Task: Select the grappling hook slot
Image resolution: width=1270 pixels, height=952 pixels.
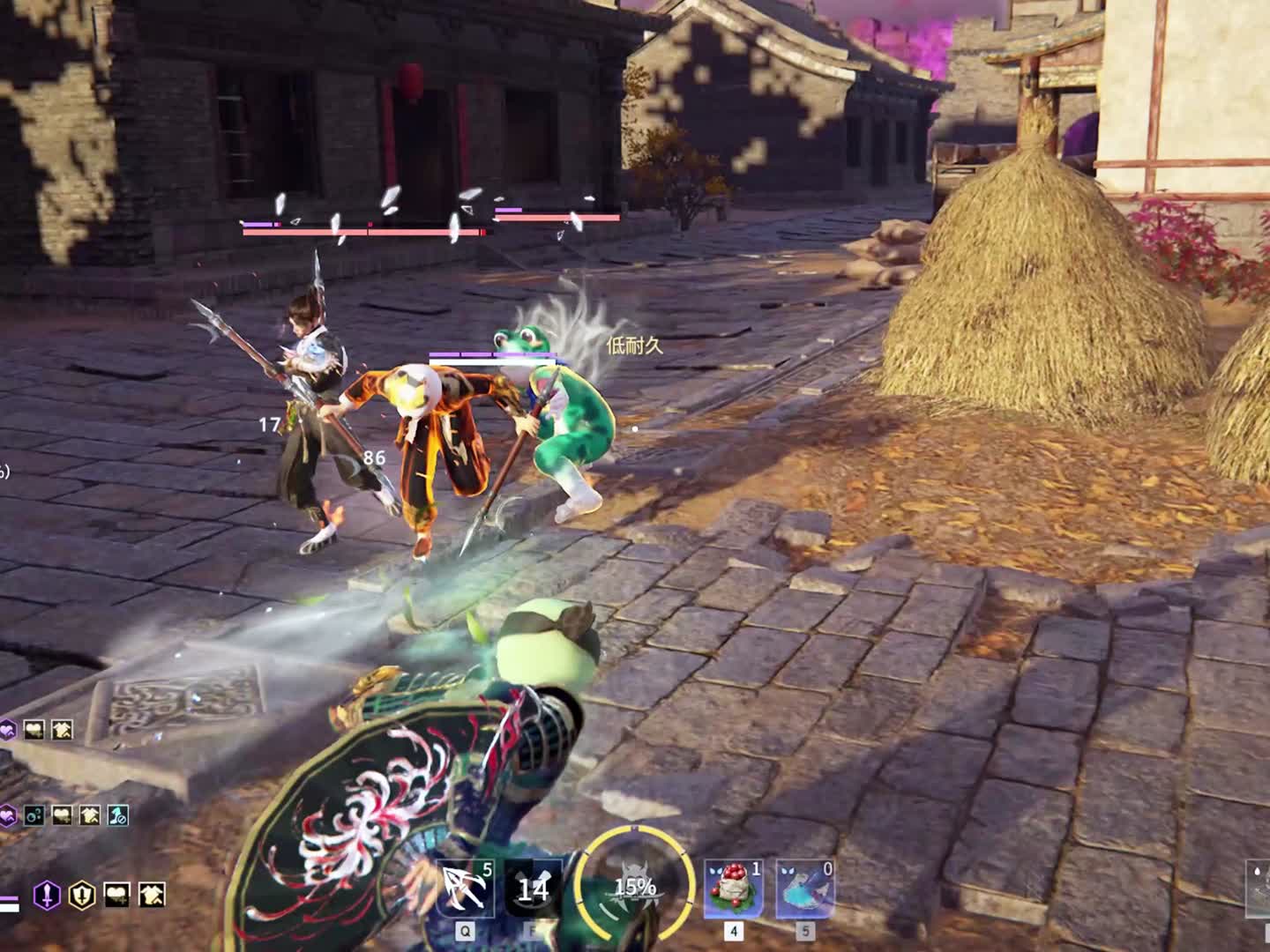Action: [x=465, y=889]
